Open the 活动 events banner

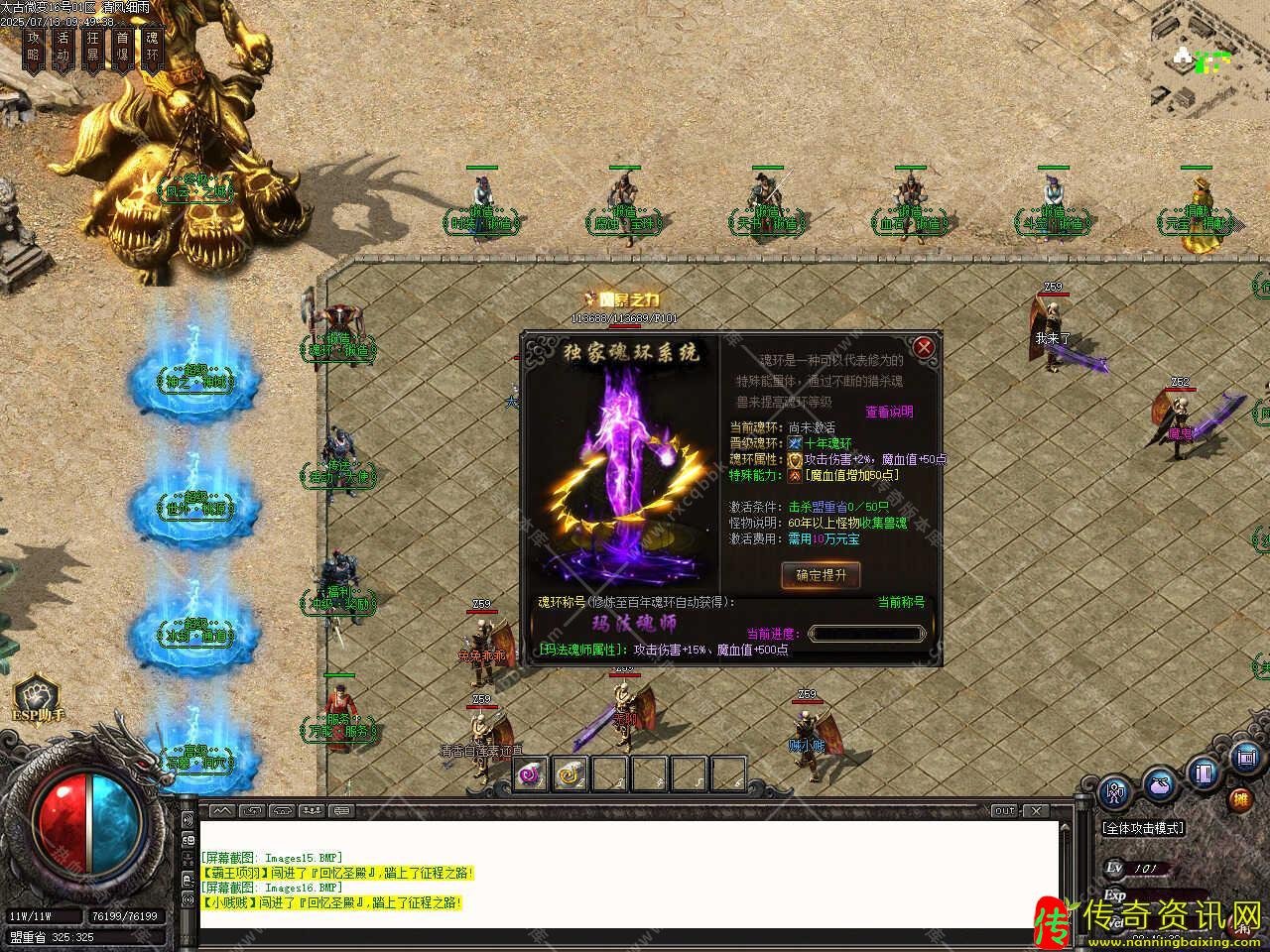tap(63, 46)
